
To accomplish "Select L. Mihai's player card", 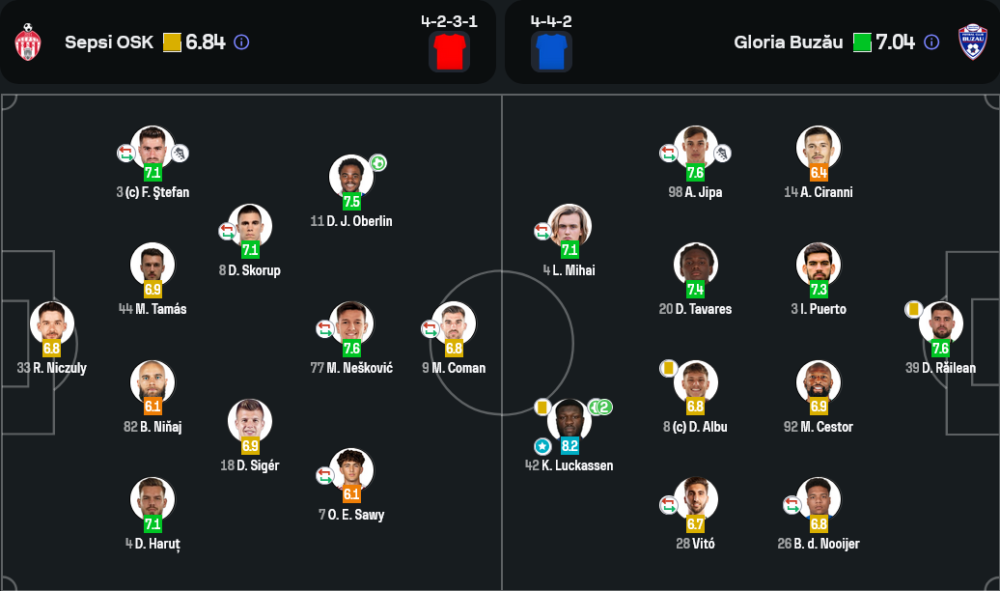I will (569, 226).
